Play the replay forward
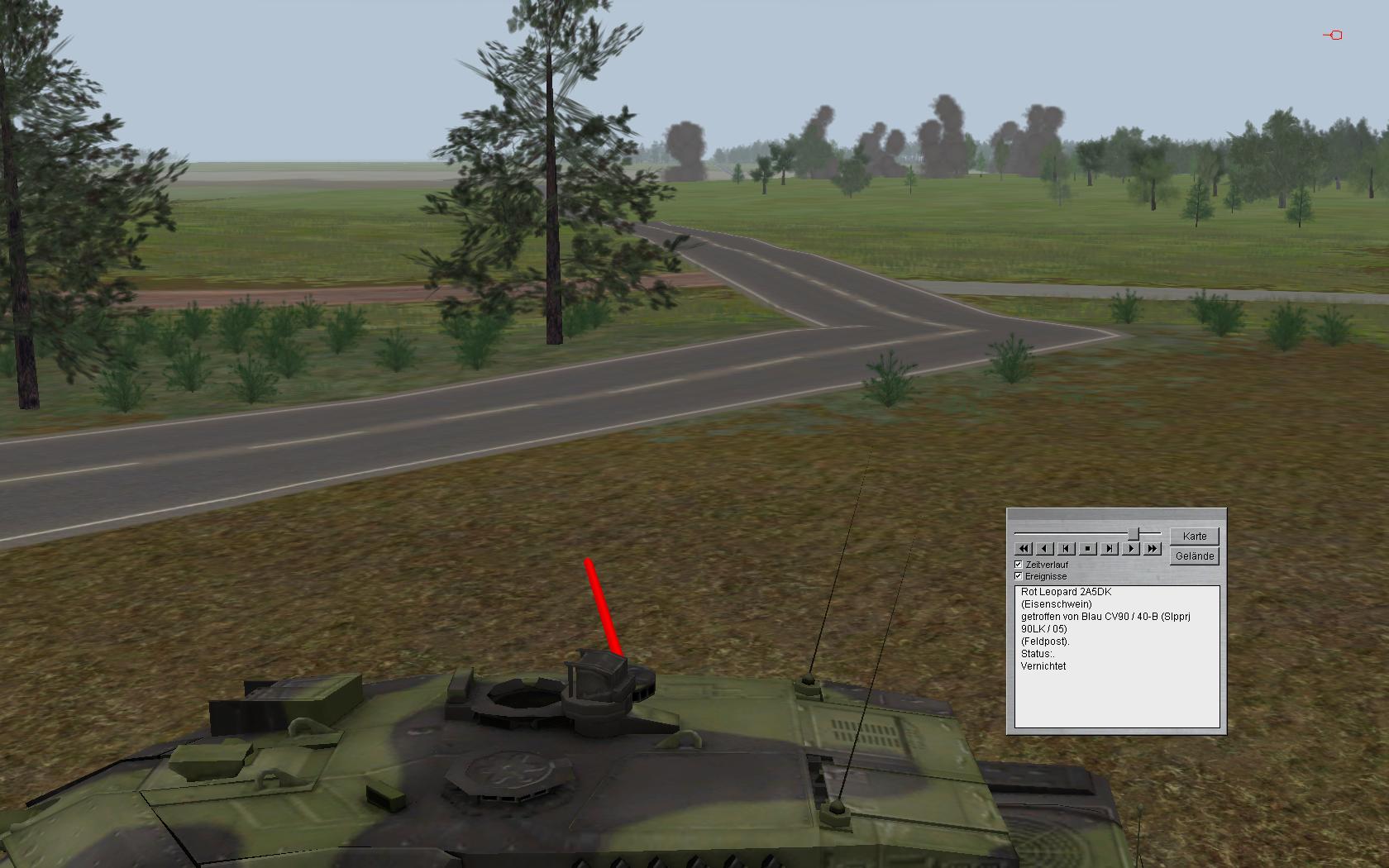1389x868 pixels. (x=1131, y=548)
